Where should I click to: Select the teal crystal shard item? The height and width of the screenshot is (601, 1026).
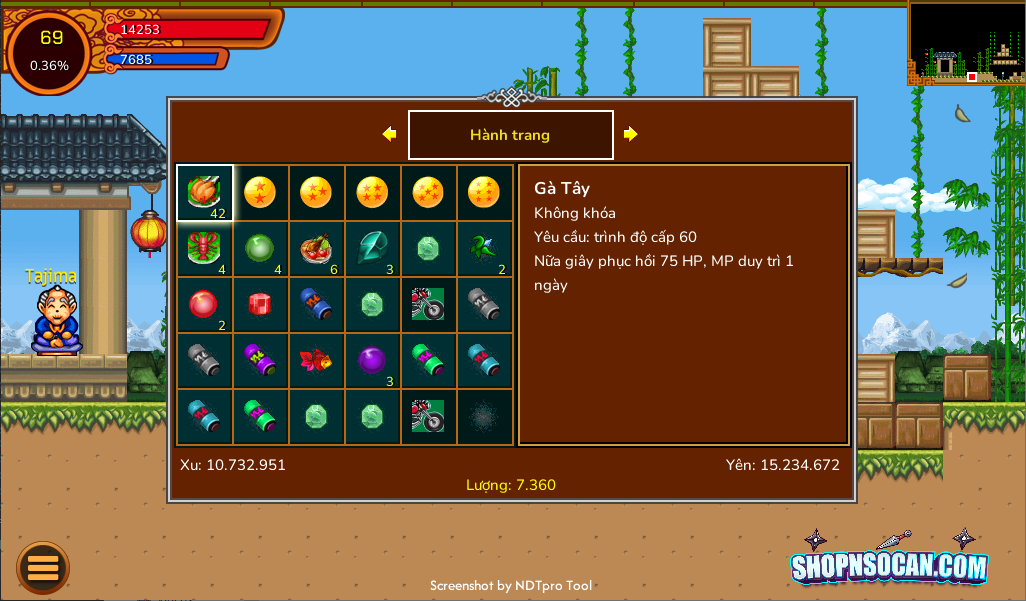click(x=372, y=249)
